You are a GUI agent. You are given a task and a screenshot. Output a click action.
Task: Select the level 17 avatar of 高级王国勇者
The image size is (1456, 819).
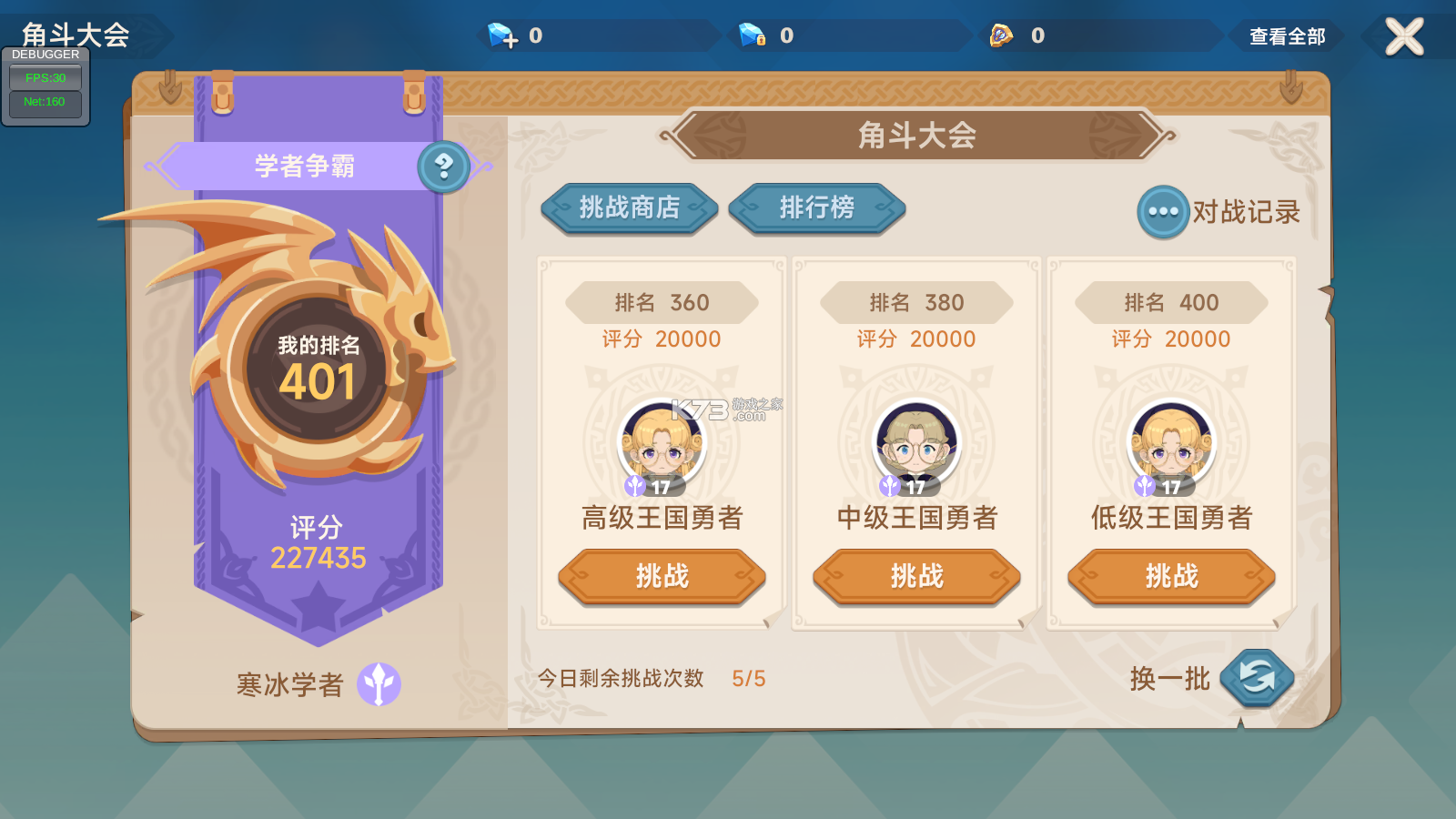pyautogui.click(x=662, y=446)
